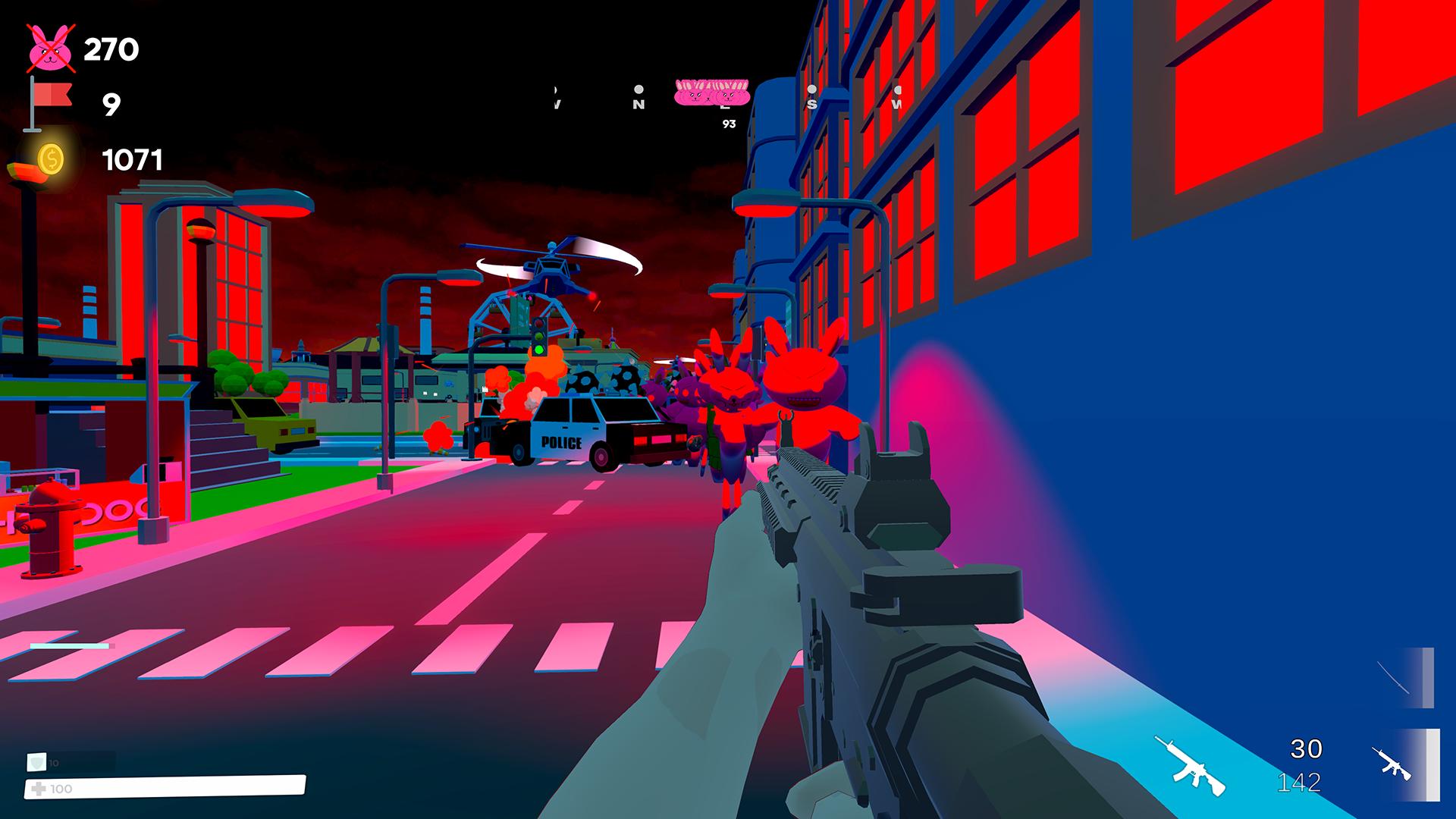This screenshot has width=1456, height=819.
Task: Click the armor value 10
Action: 53,763
